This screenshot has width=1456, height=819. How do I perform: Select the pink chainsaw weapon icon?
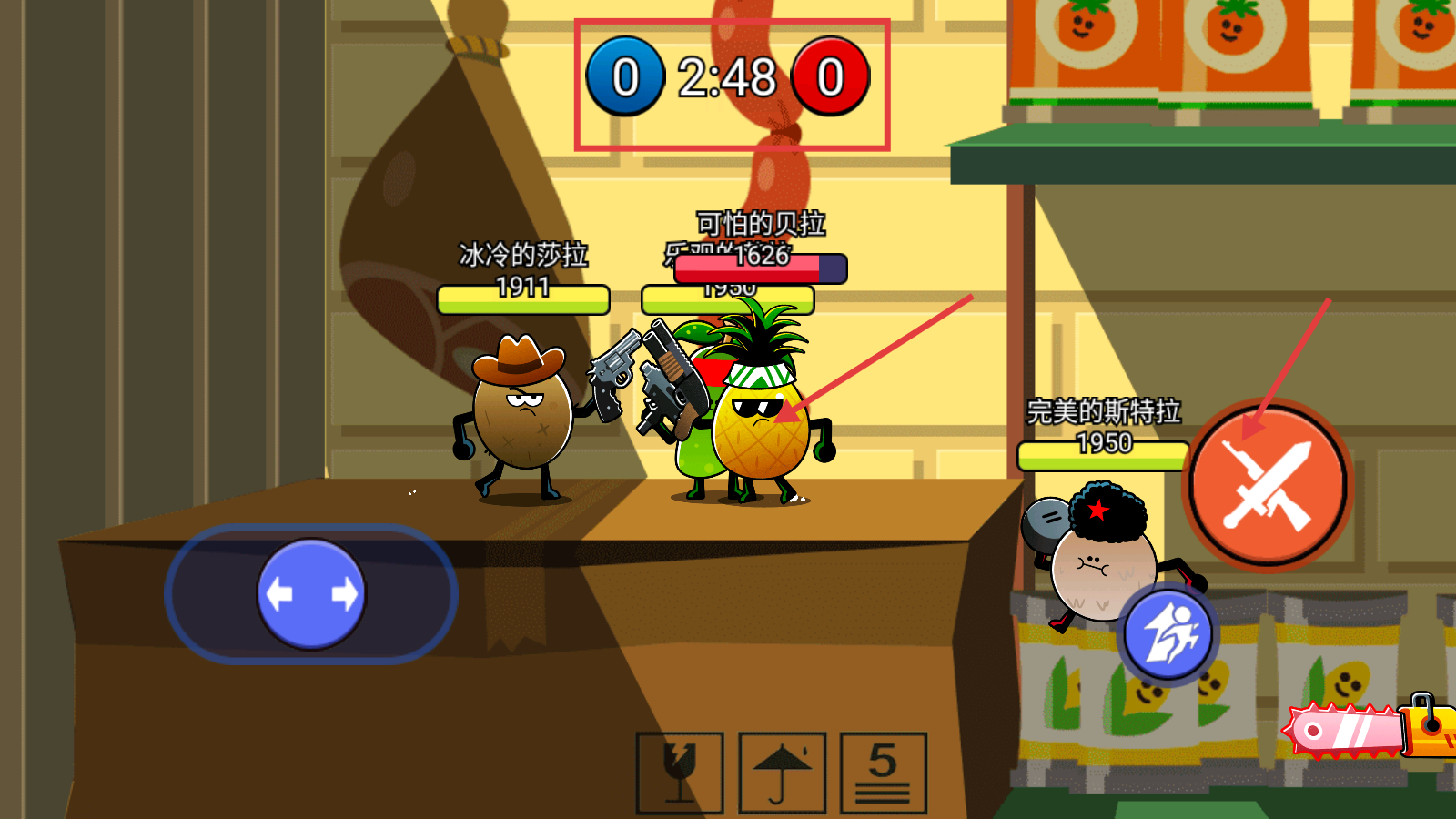tap(1365, 730)
